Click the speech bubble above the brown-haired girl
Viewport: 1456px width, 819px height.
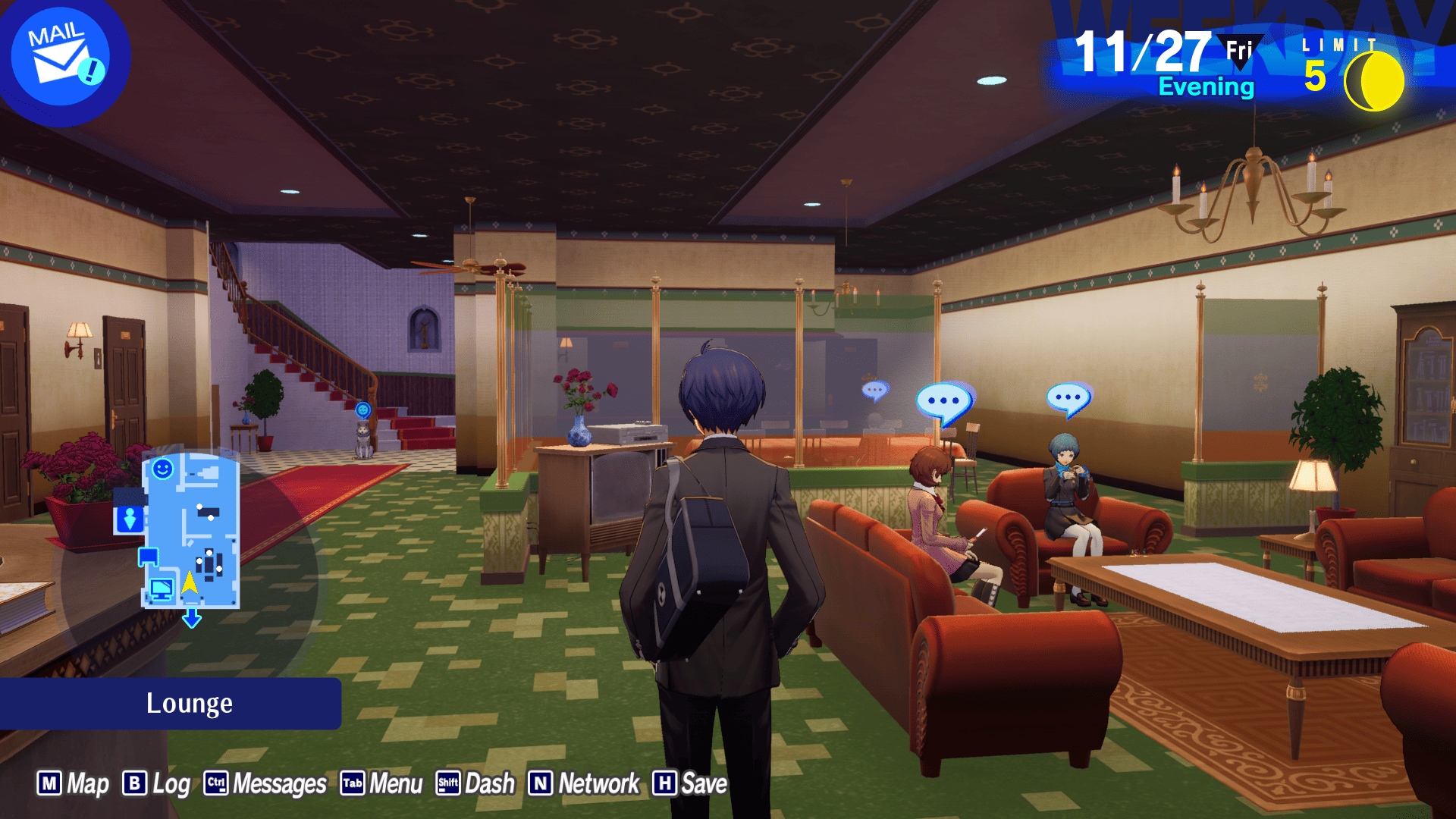[x=943, y=401]
